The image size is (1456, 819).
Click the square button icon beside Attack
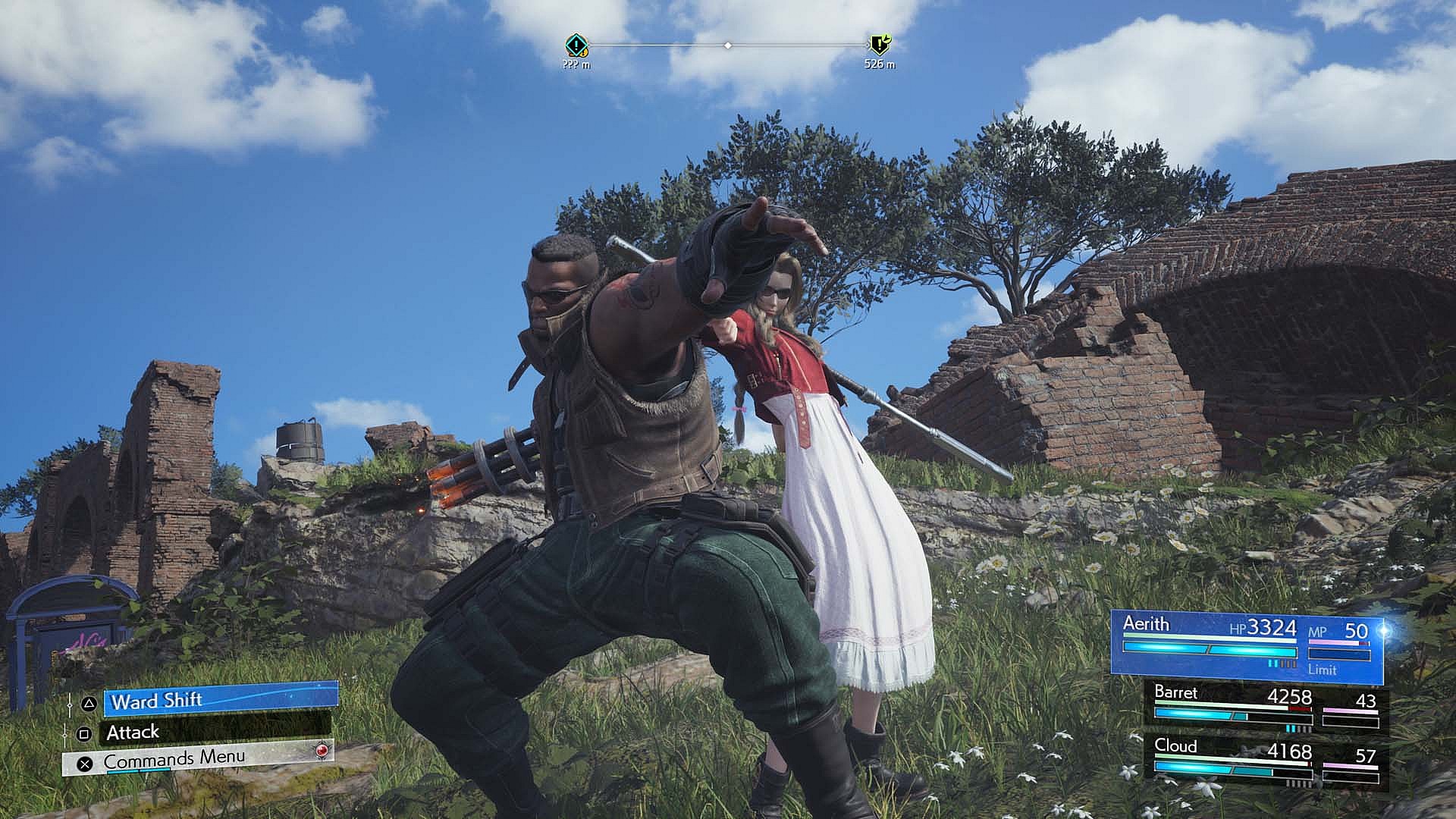[x=84, y=731]
